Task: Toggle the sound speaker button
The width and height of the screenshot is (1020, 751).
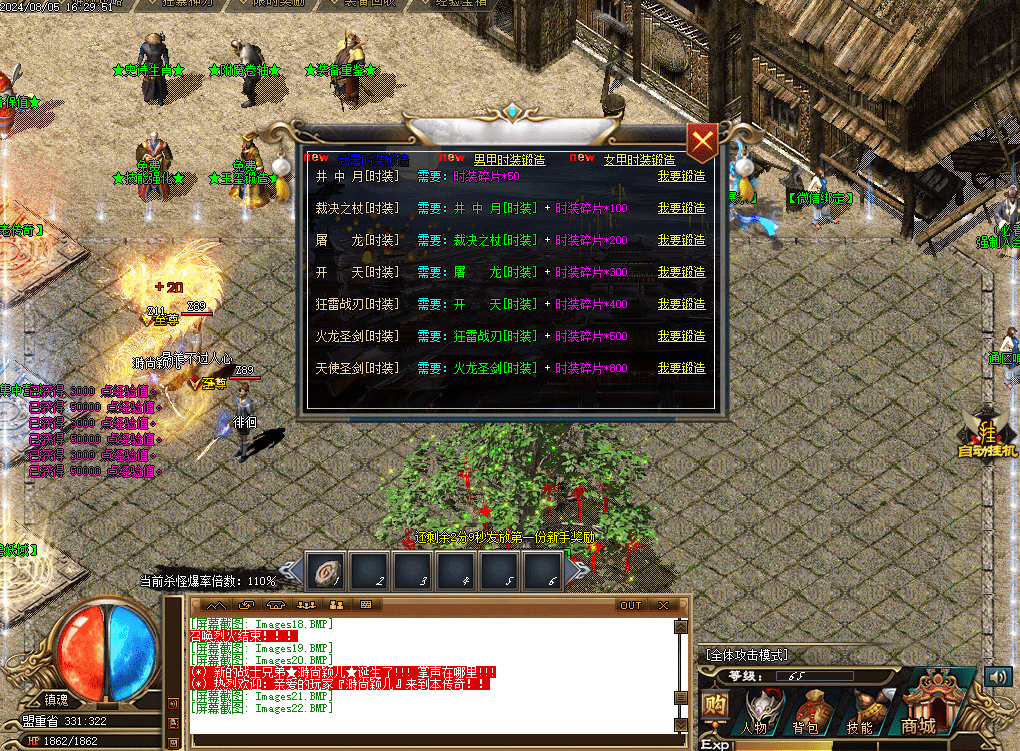Action: (998, 676)
